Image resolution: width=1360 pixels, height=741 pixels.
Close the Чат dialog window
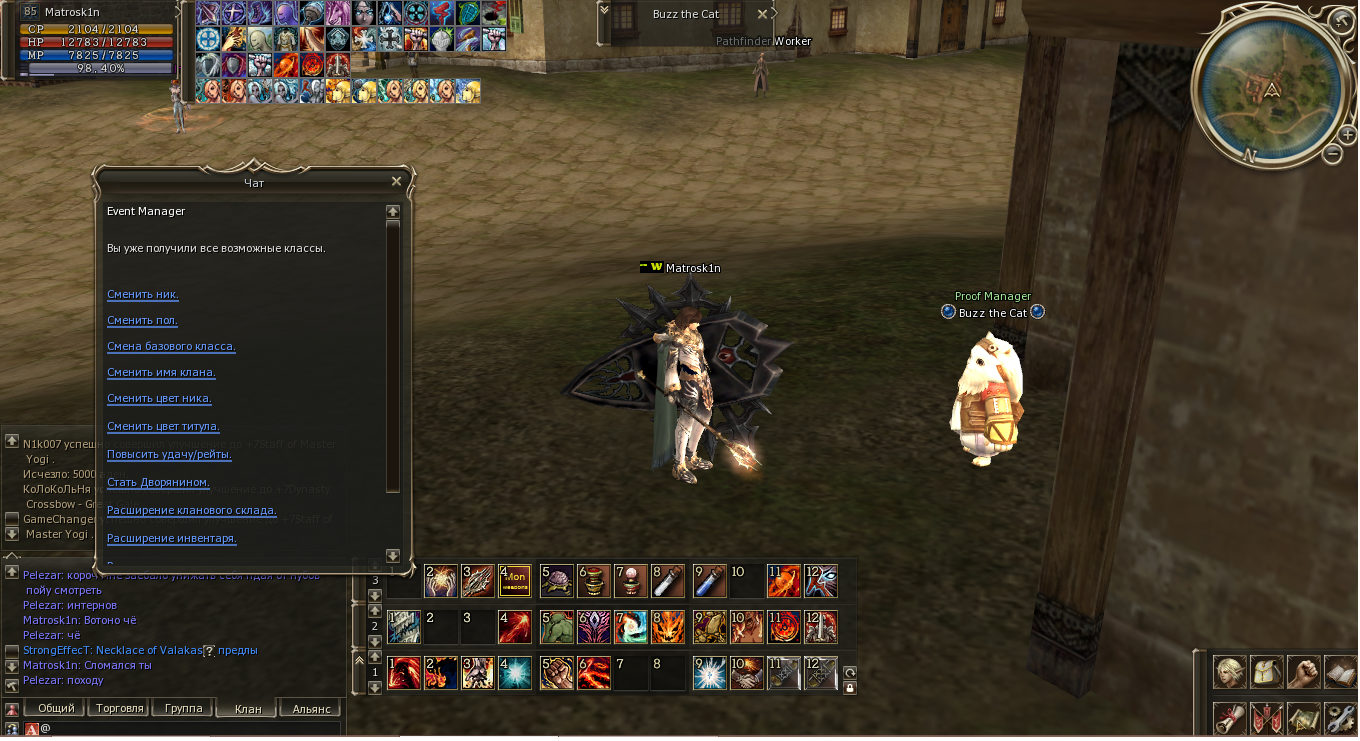pyautogui.click(x=396, y=181)
